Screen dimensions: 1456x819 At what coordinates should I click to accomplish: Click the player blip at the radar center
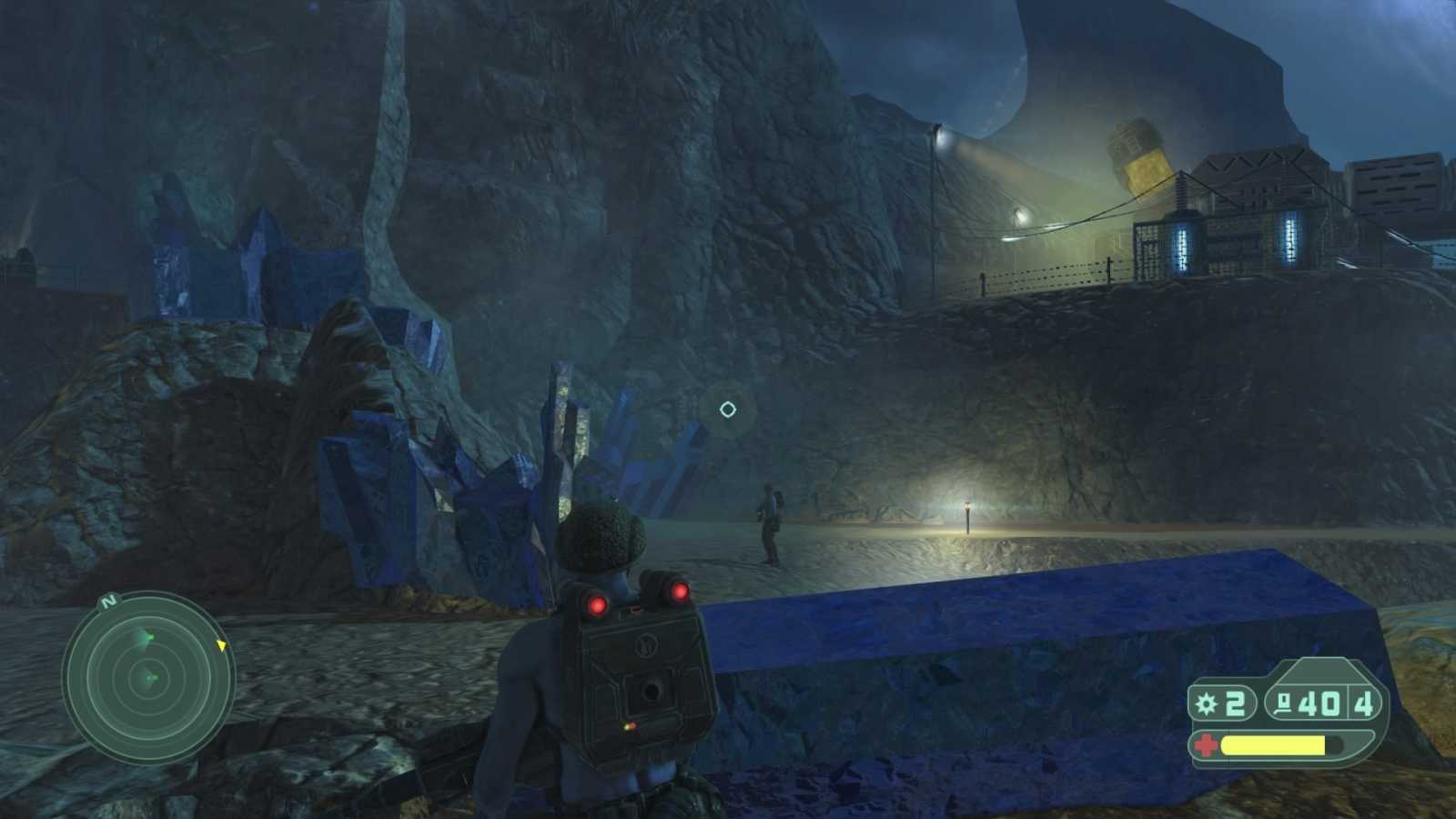tap(150, 678)
